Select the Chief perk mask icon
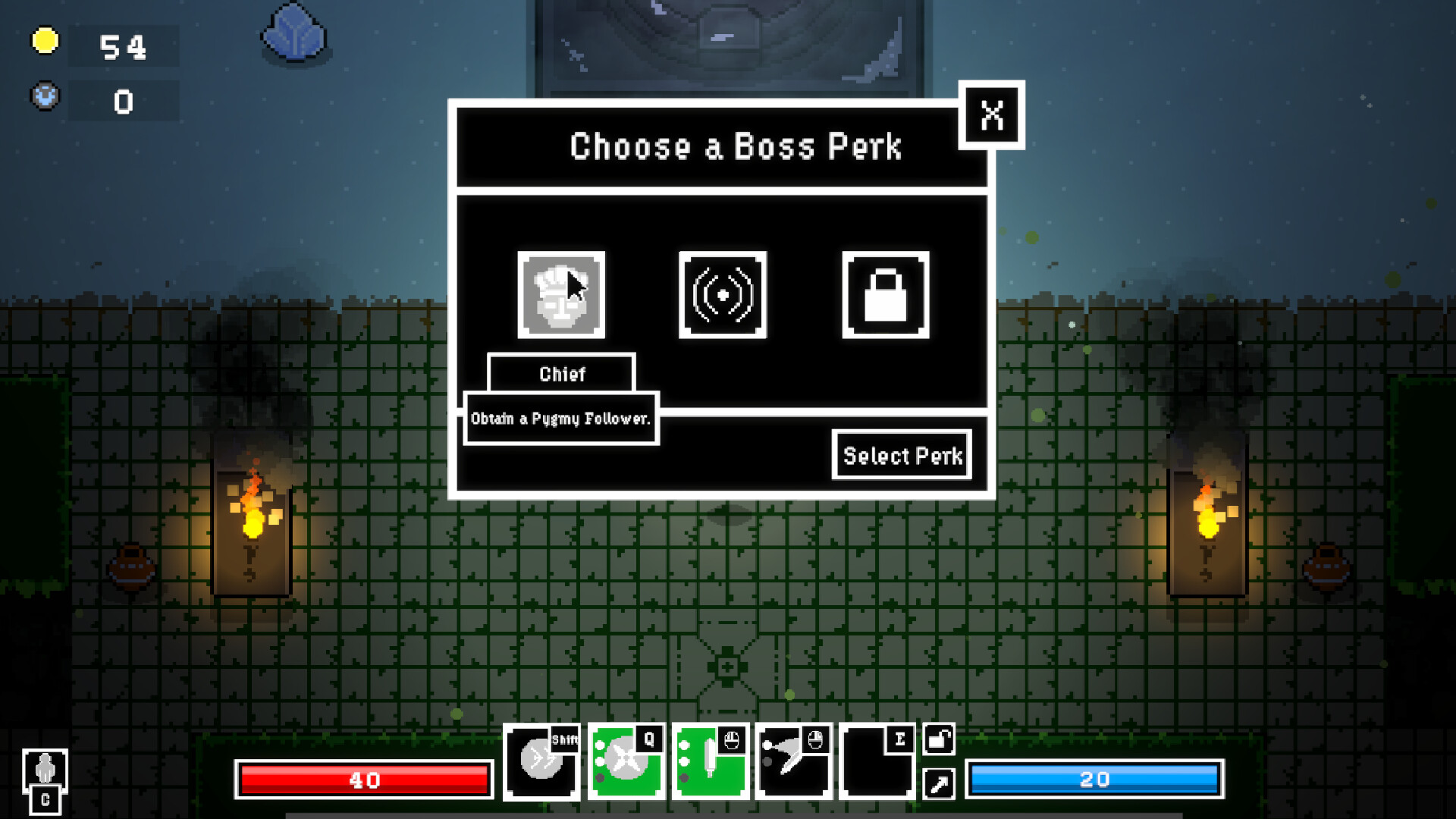1456x819 pixels. 561,296
